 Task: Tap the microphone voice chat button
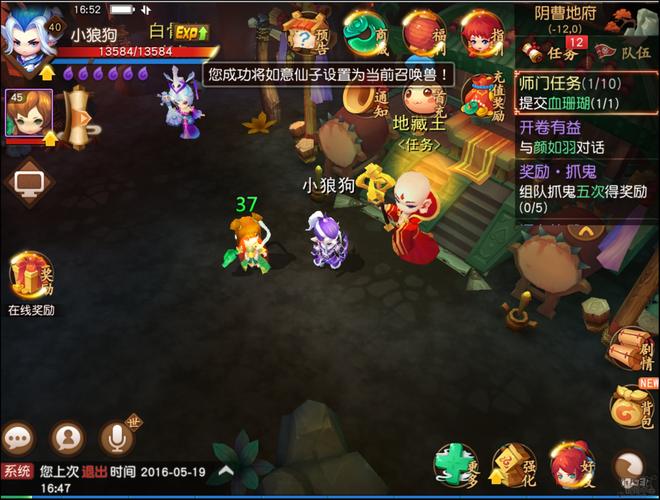click(118, 438)
